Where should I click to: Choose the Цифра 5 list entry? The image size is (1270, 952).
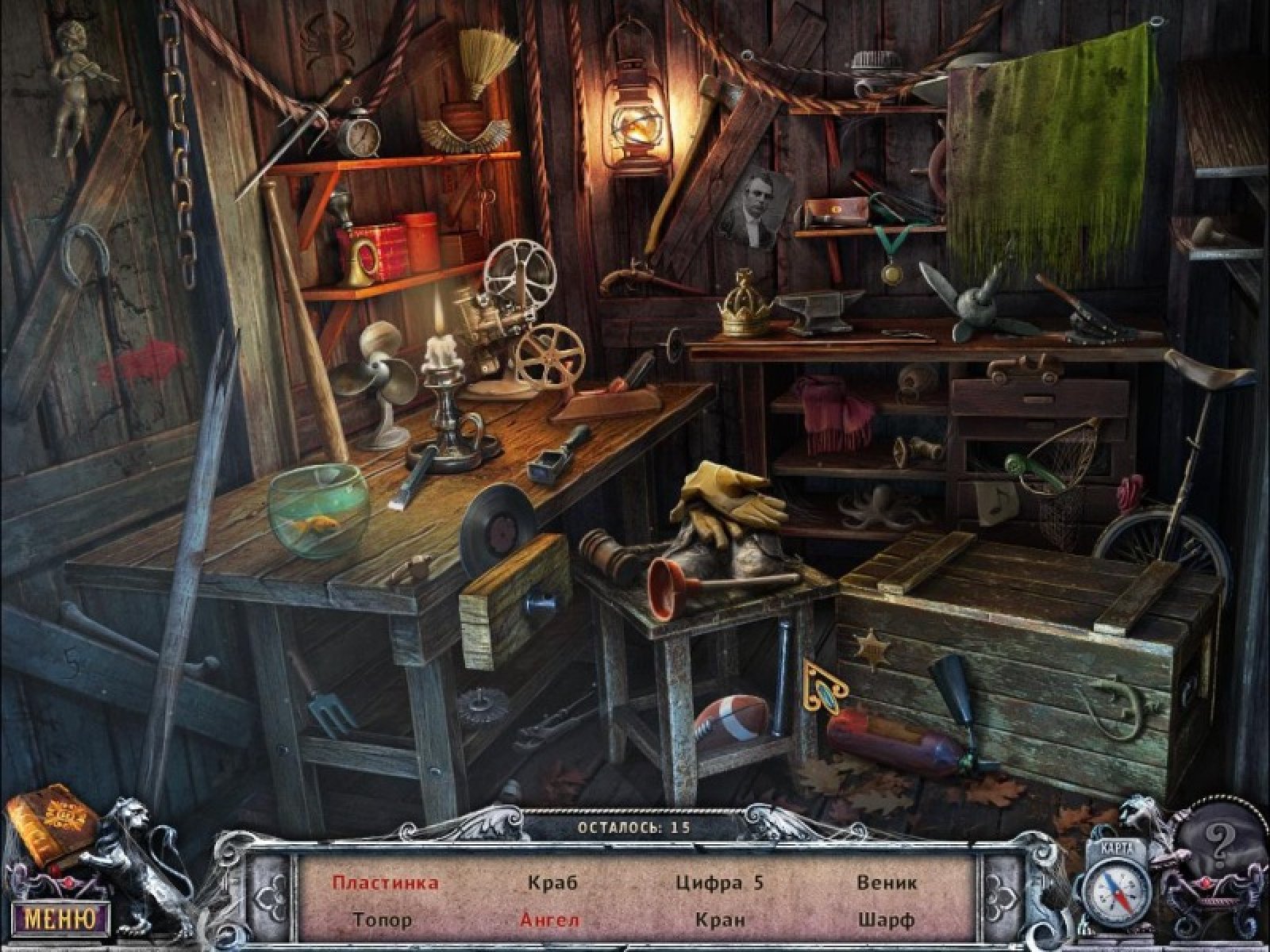719,883
